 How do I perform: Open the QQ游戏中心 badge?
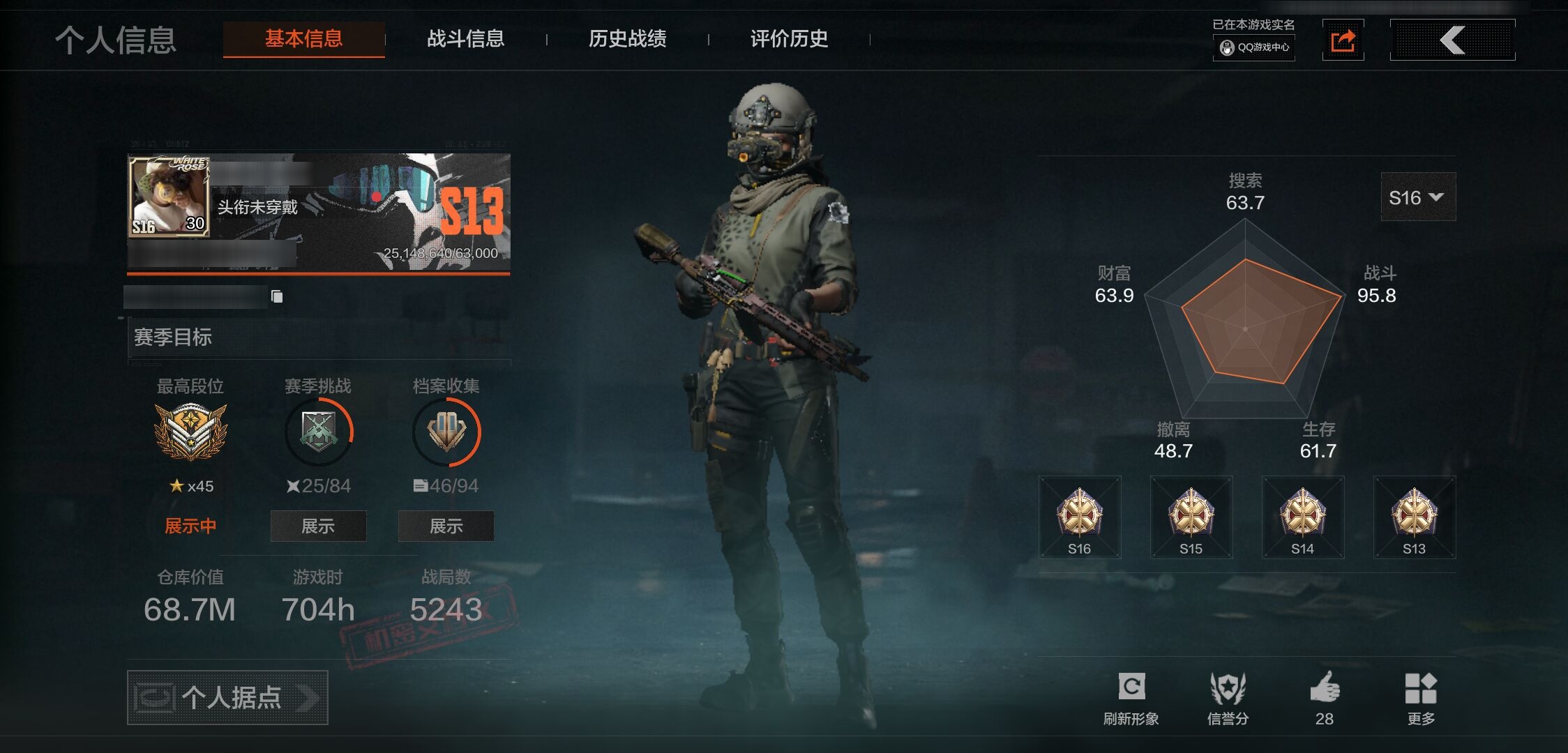click(x=1254, y=47)
